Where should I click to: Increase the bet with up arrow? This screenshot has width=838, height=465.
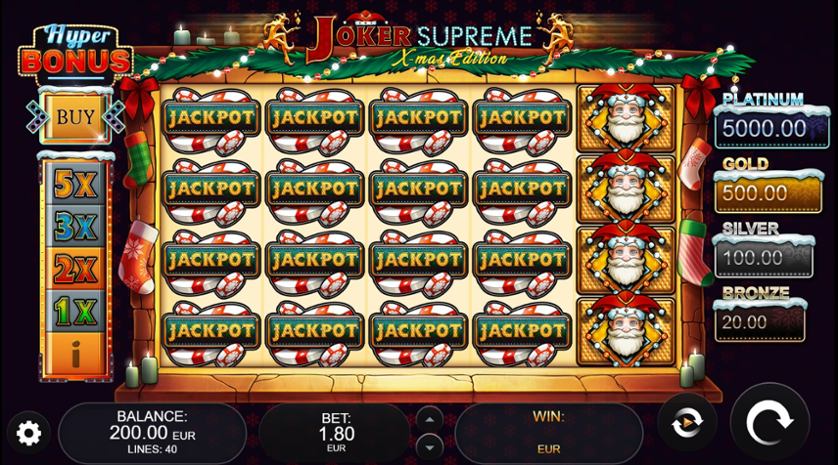(429, 417)
